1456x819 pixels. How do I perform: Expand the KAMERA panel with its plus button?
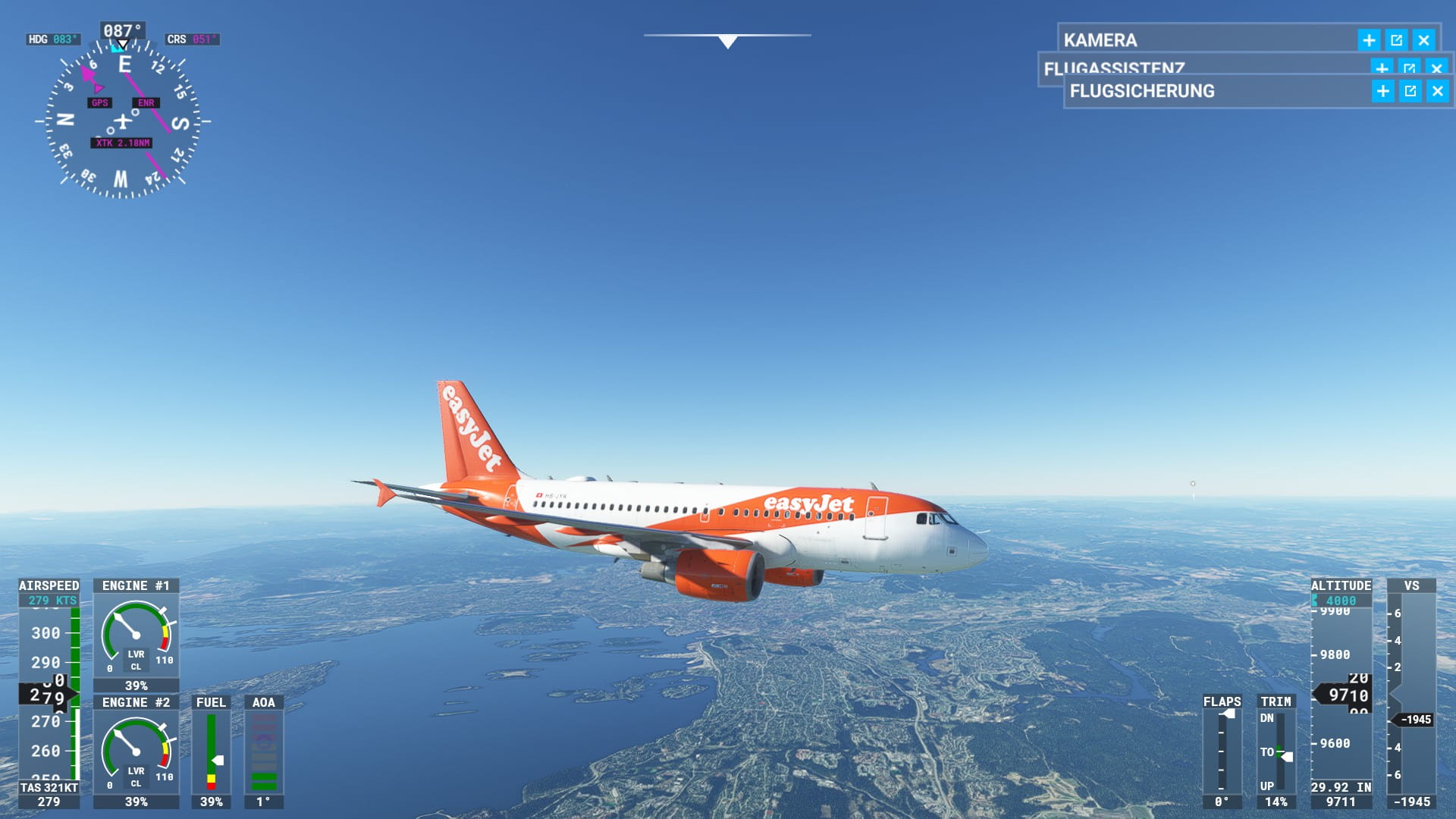click(1369, 40)
